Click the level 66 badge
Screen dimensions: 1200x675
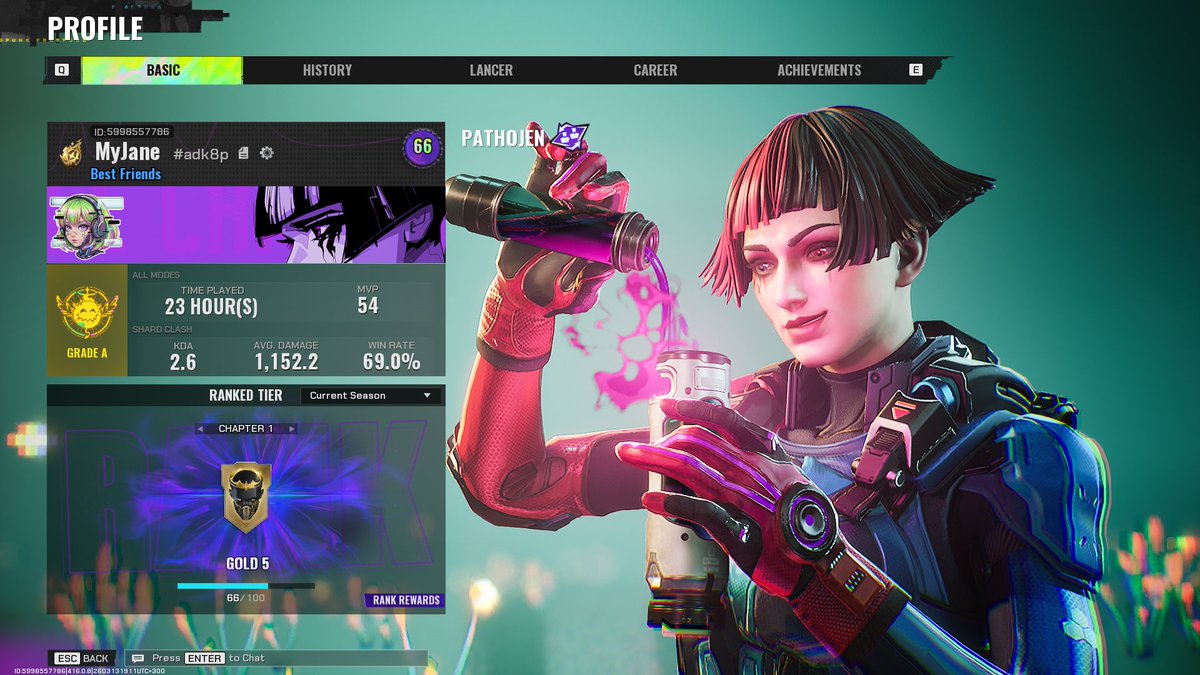tap(422, 147)
